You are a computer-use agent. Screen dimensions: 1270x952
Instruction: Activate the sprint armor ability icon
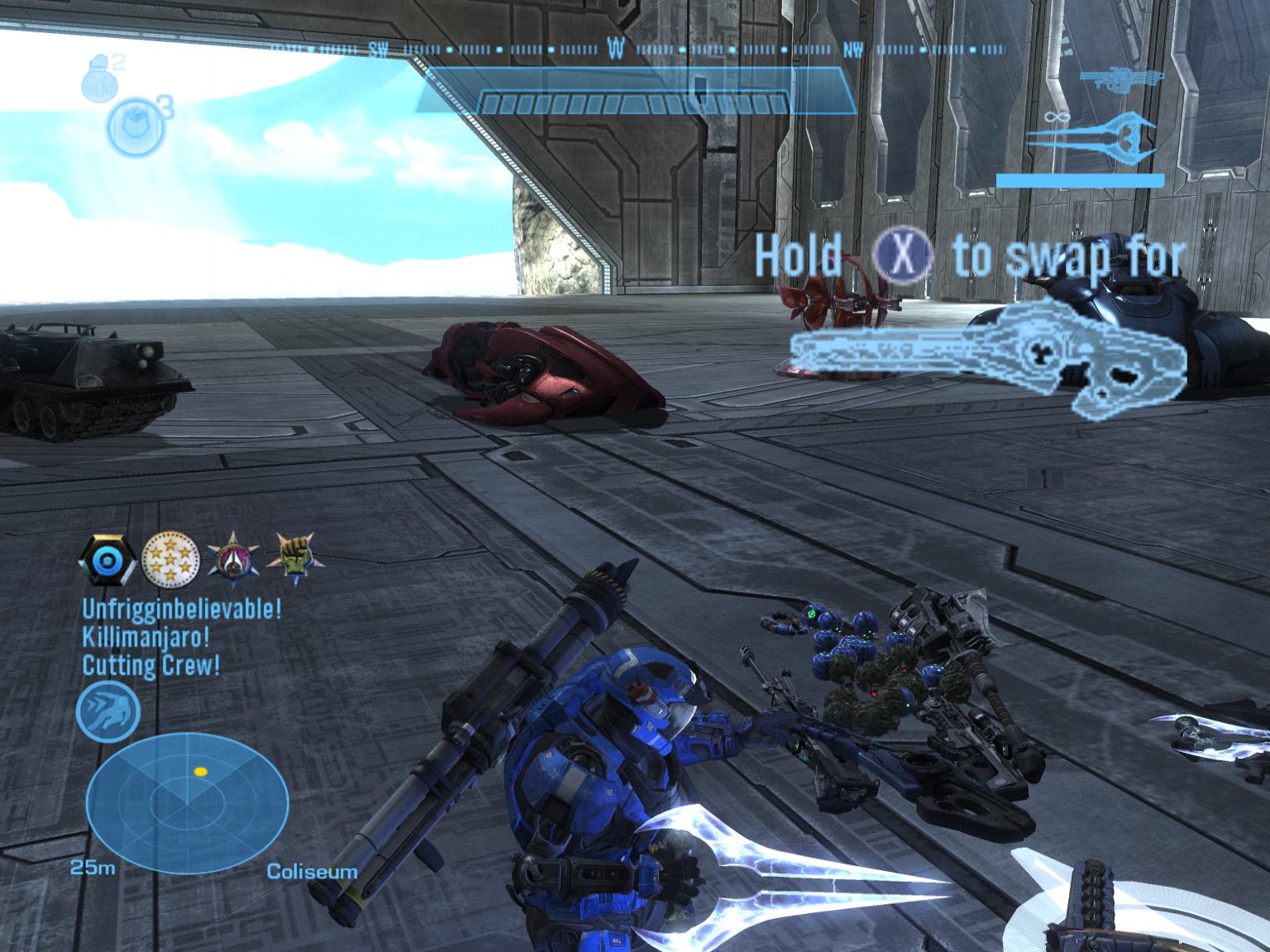pyautogui.click(x=107, y=712)
